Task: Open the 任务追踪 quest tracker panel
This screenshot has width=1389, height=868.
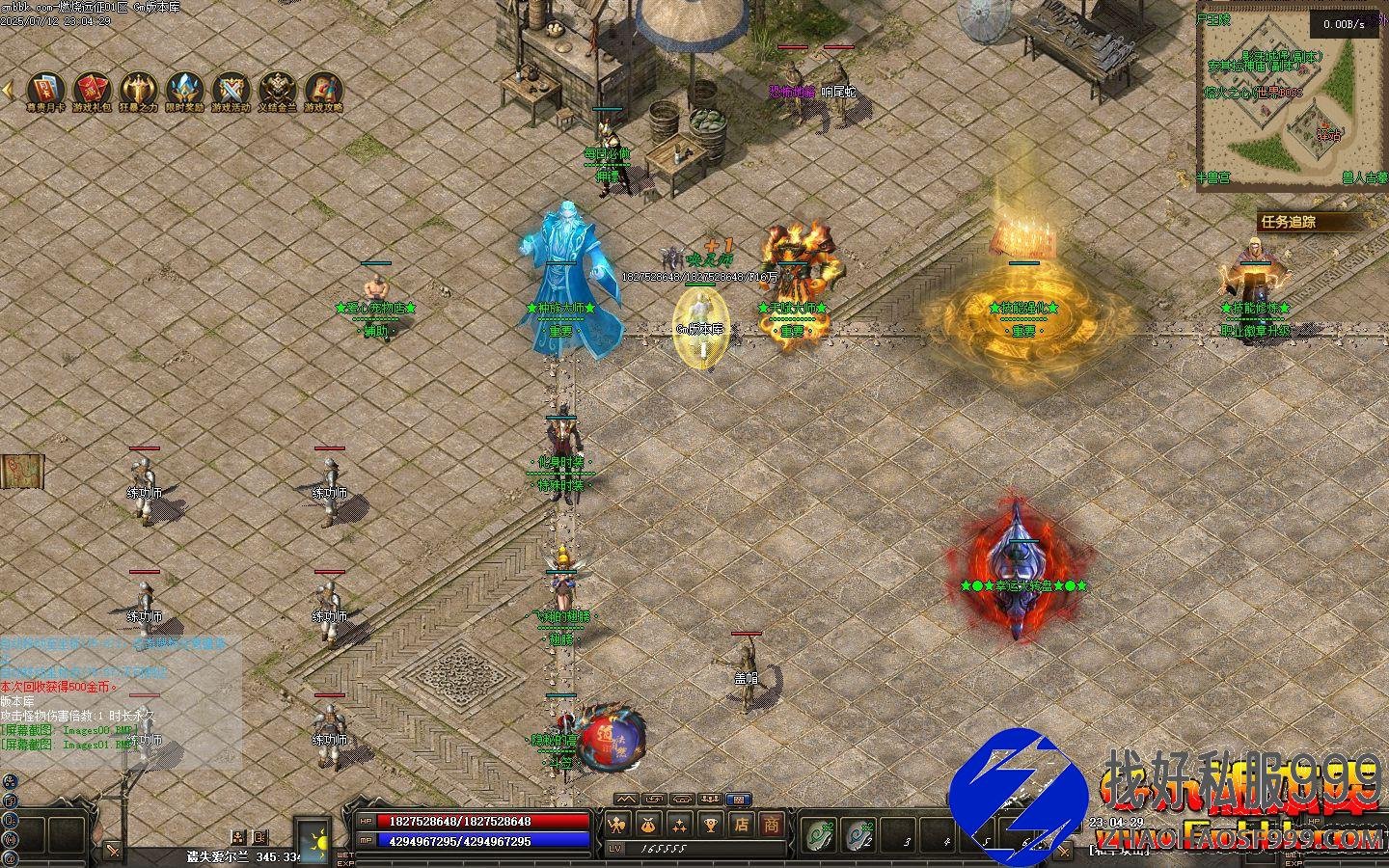Action: (x=1299, y=221)
